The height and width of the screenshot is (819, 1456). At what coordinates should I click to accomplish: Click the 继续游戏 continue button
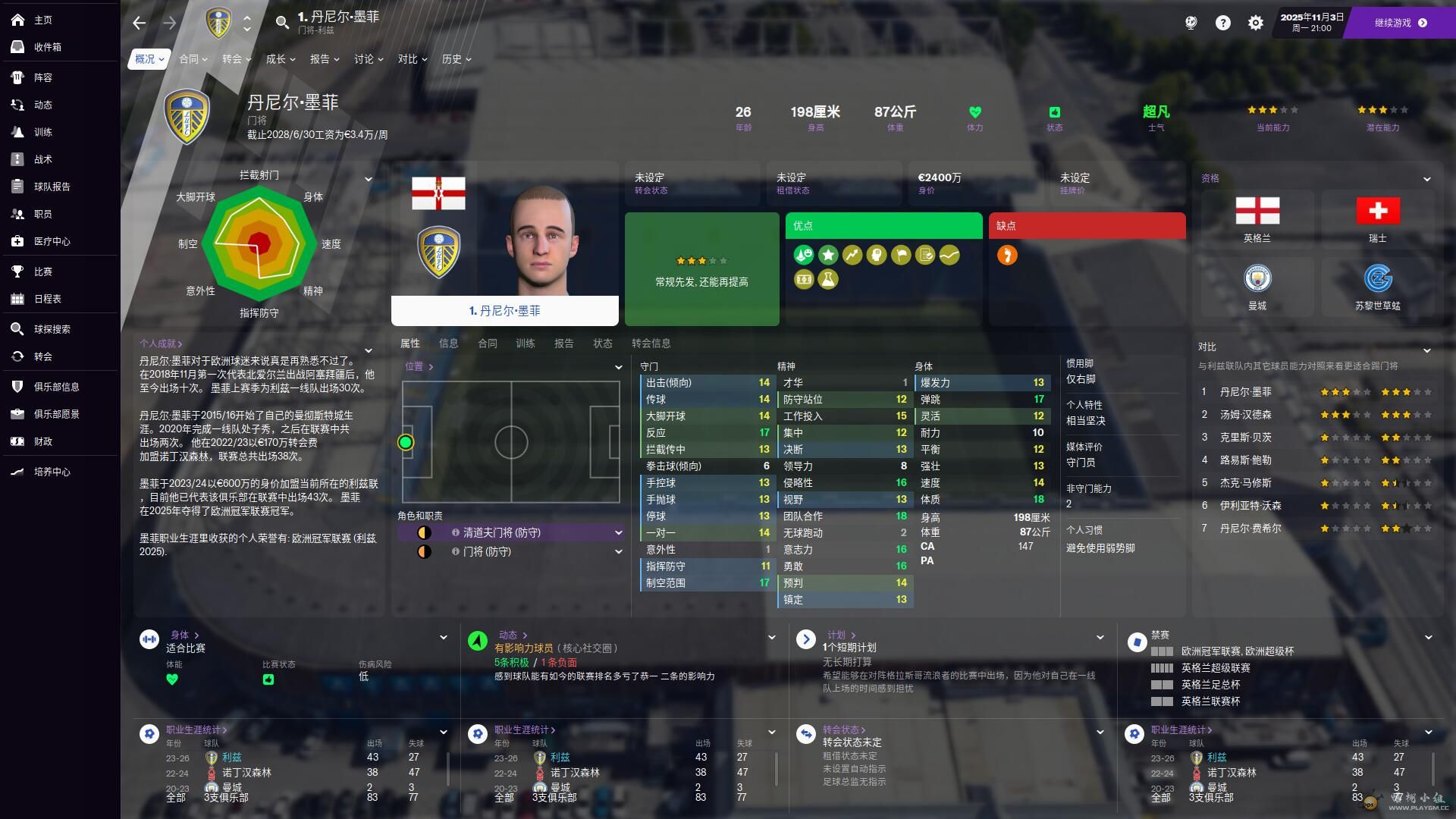pos(1400,23)
